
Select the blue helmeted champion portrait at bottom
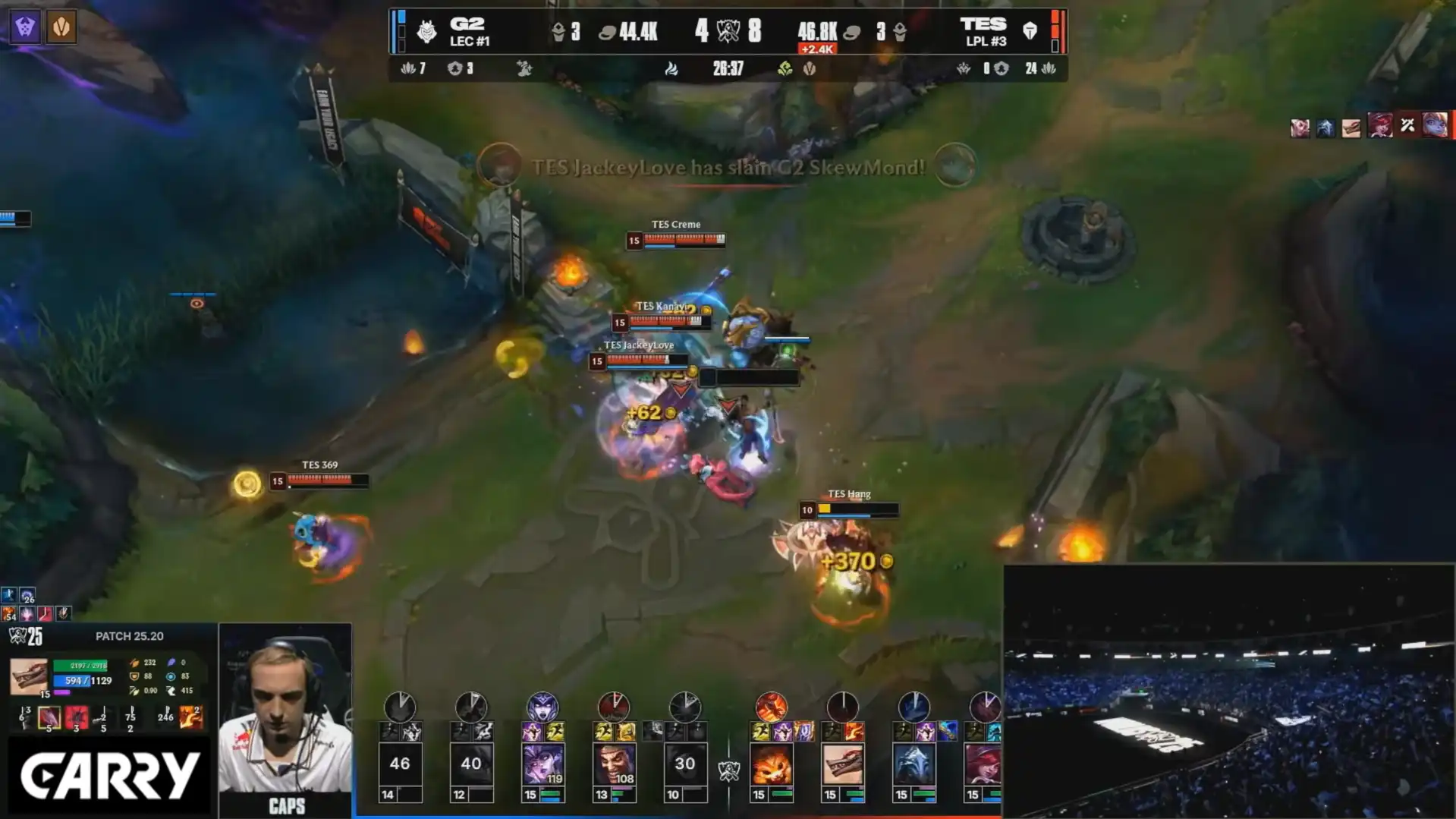click(x=914, y=765)
